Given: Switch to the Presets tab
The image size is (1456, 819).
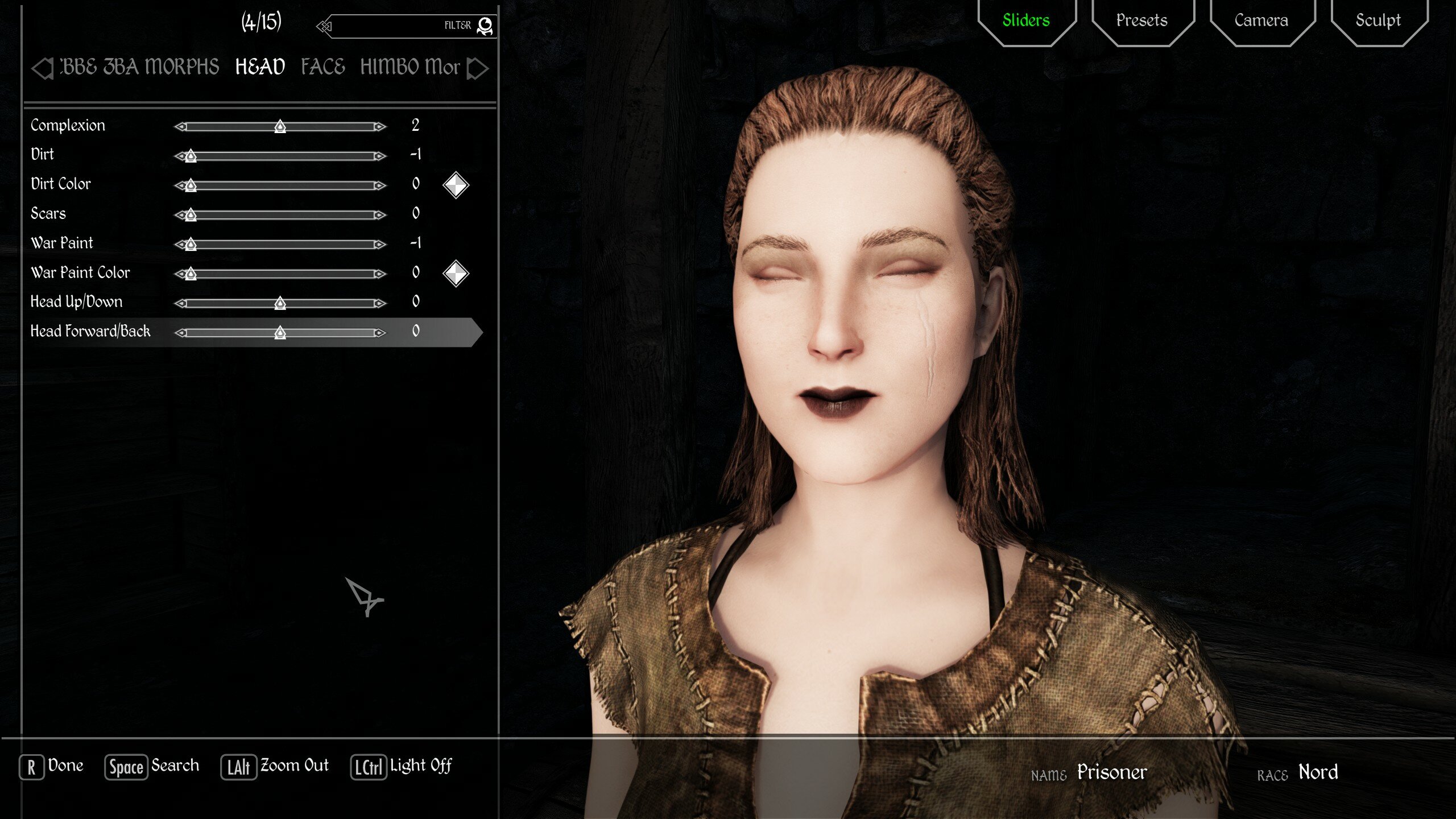Looking at the screenshot, I should click(x=1140, y=20).
